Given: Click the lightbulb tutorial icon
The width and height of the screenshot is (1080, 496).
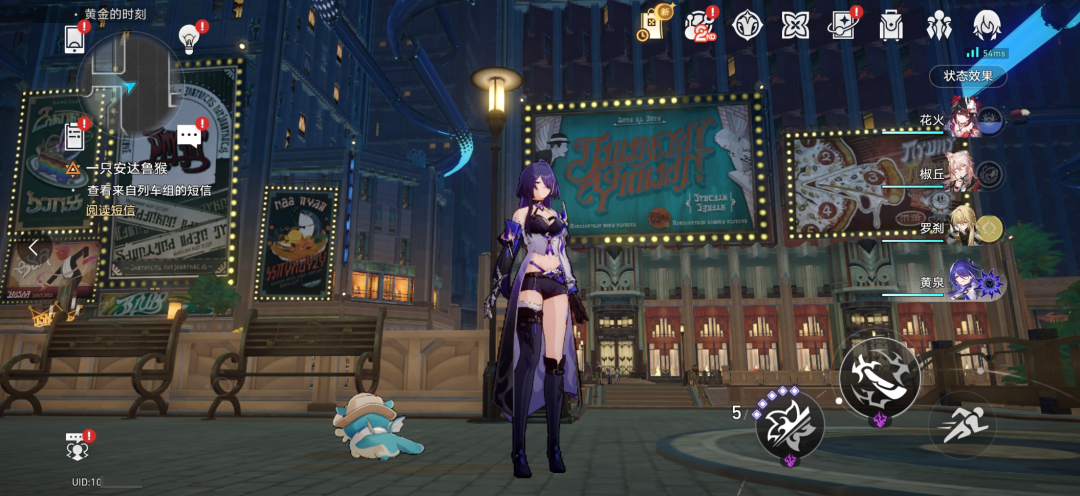Looking at the screenshot, I should [x=188, y=38].
